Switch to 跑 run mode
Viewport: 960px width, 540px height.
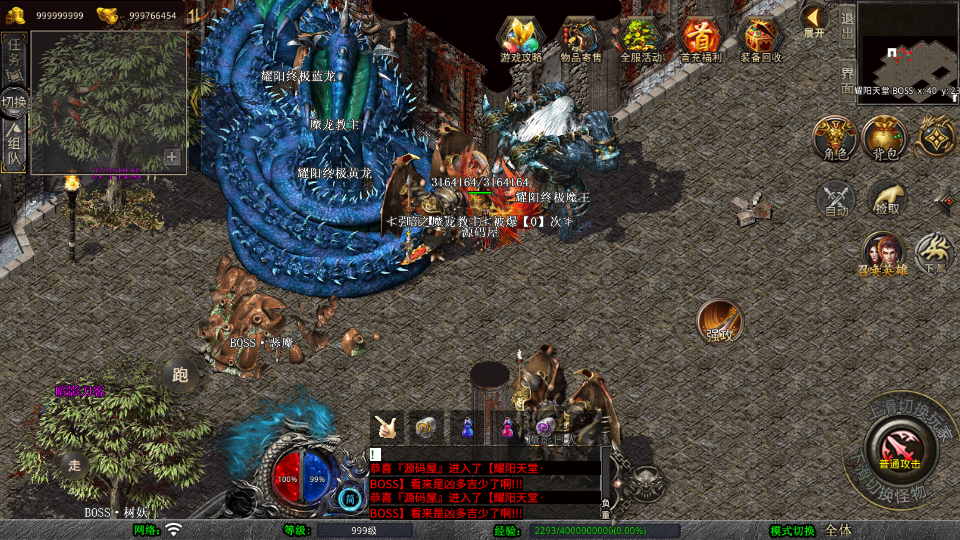[x=180, y=375]
